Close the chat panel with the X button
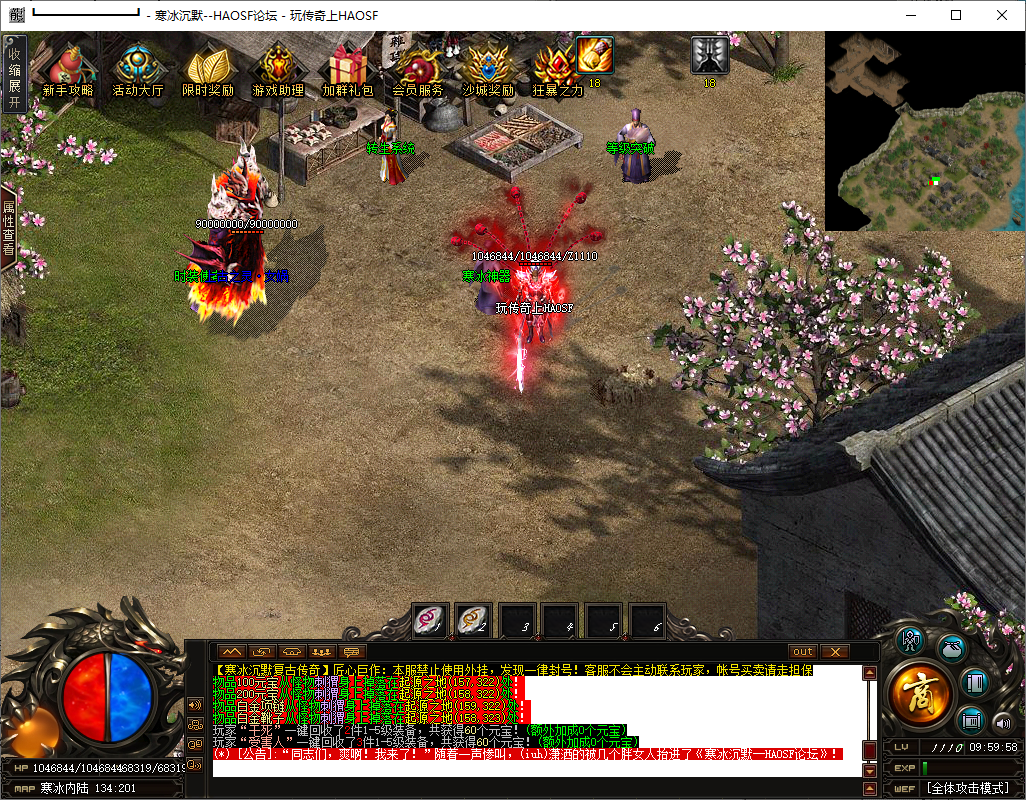This screenshot has width=1026, height=800. tap(834, 652)
